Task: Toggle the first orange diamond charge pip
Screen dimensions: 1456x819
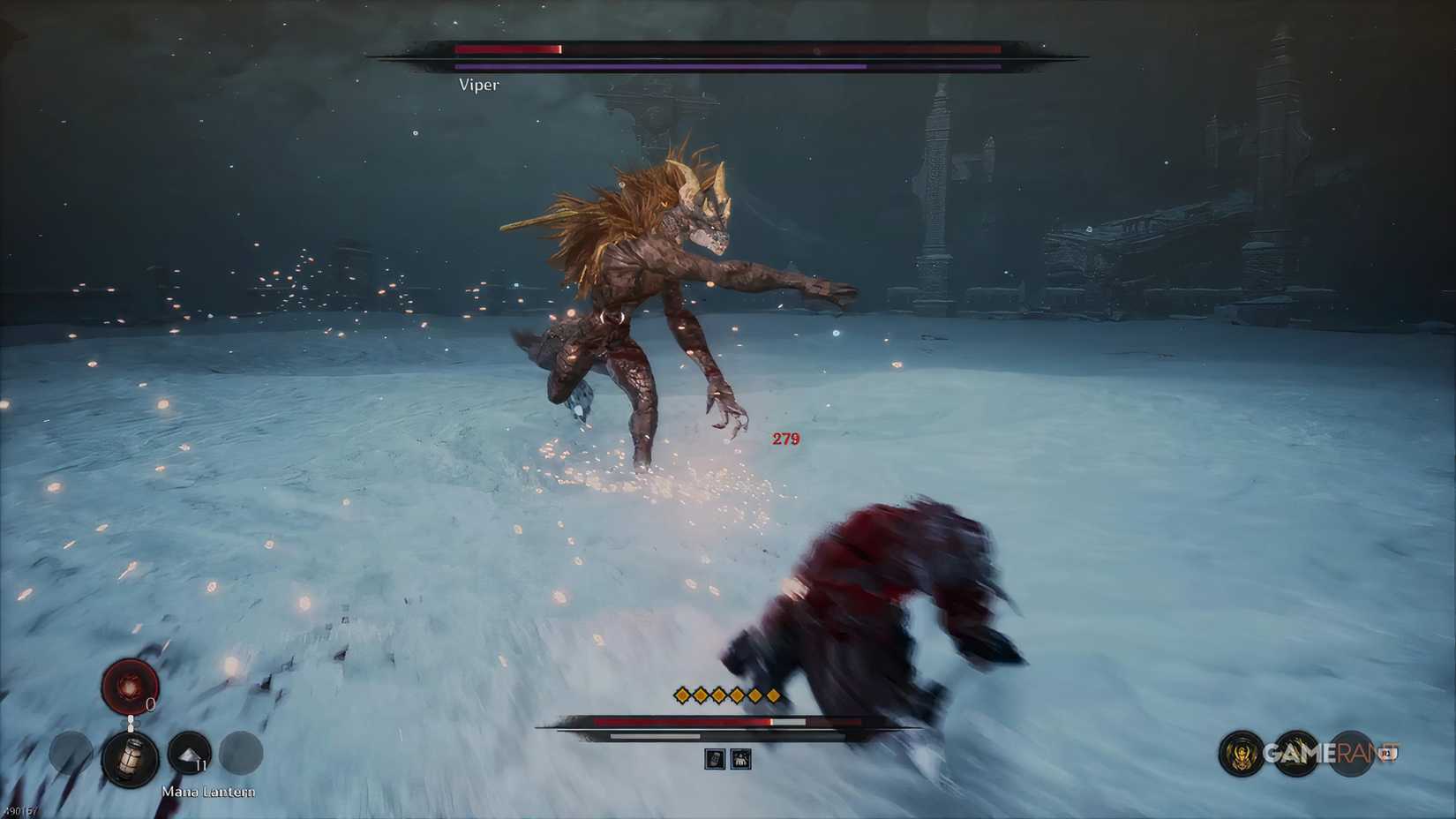Action: click(x=681, y=695)
